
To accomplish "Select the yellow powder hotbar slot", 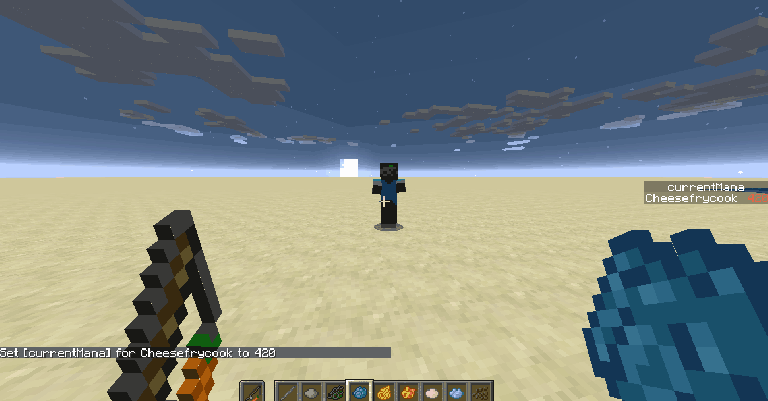I will pyautogui.click(x=383, y=392).
